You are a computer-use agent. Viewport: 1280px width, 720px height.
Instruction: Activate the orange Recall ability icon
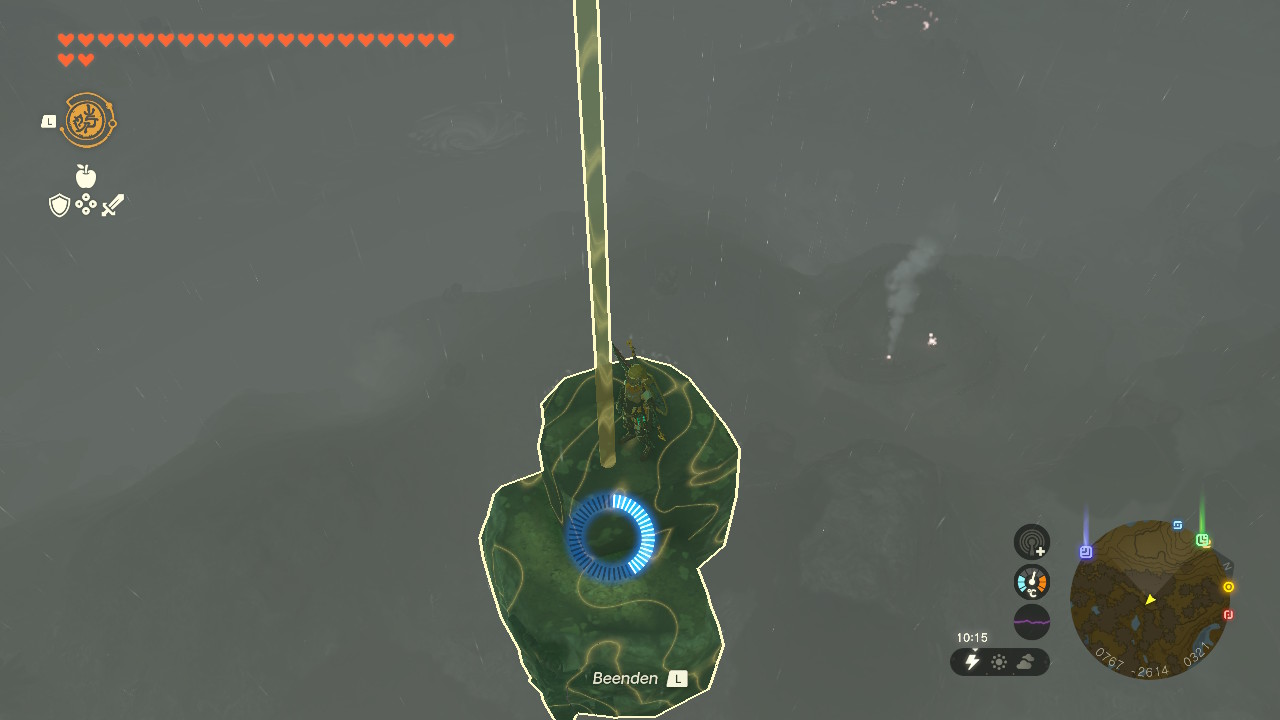pos(89,121)
